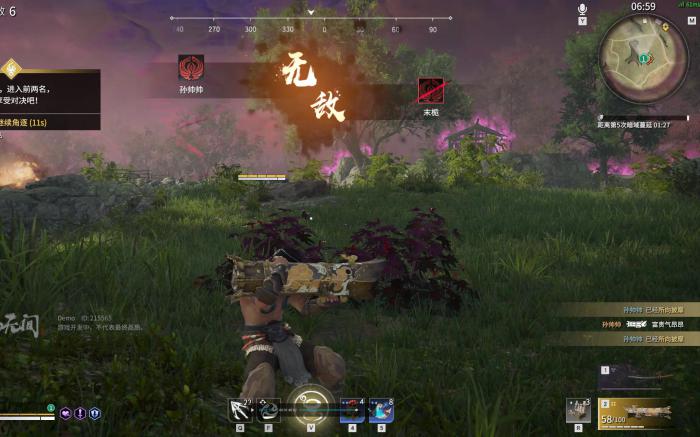Open the circular minimap
Image resolution: width=700 pixels, height=437 pixels.
pyautogui.click(x=644, y=57)
